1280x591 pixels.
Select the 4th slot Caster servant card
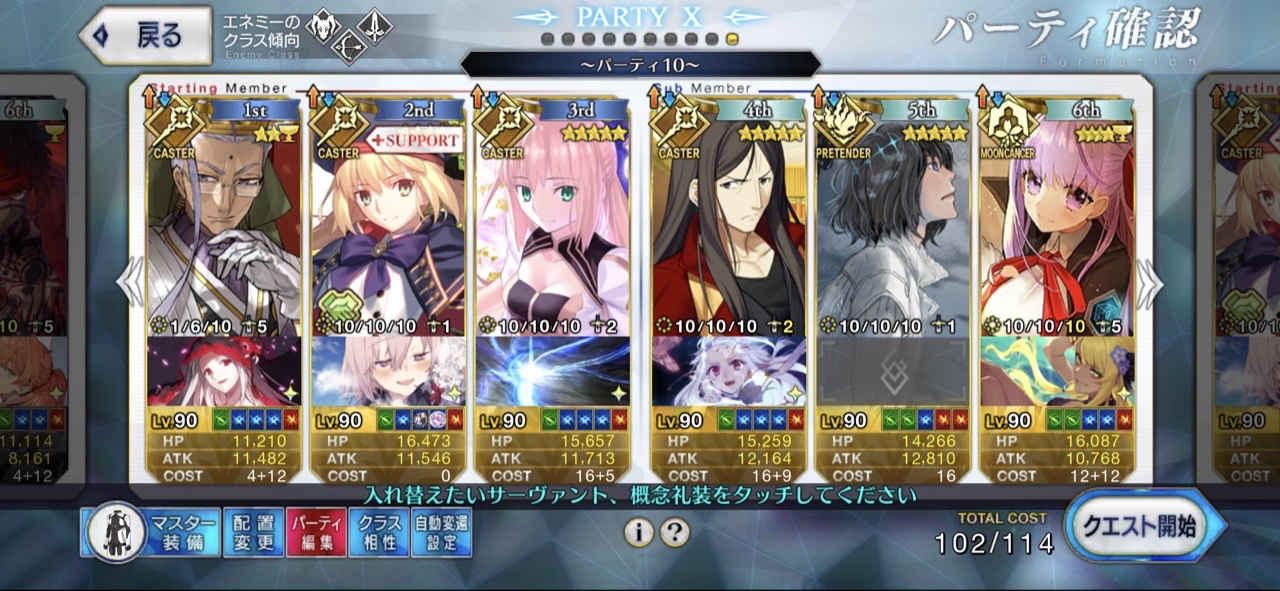click(x=729, y=230)
